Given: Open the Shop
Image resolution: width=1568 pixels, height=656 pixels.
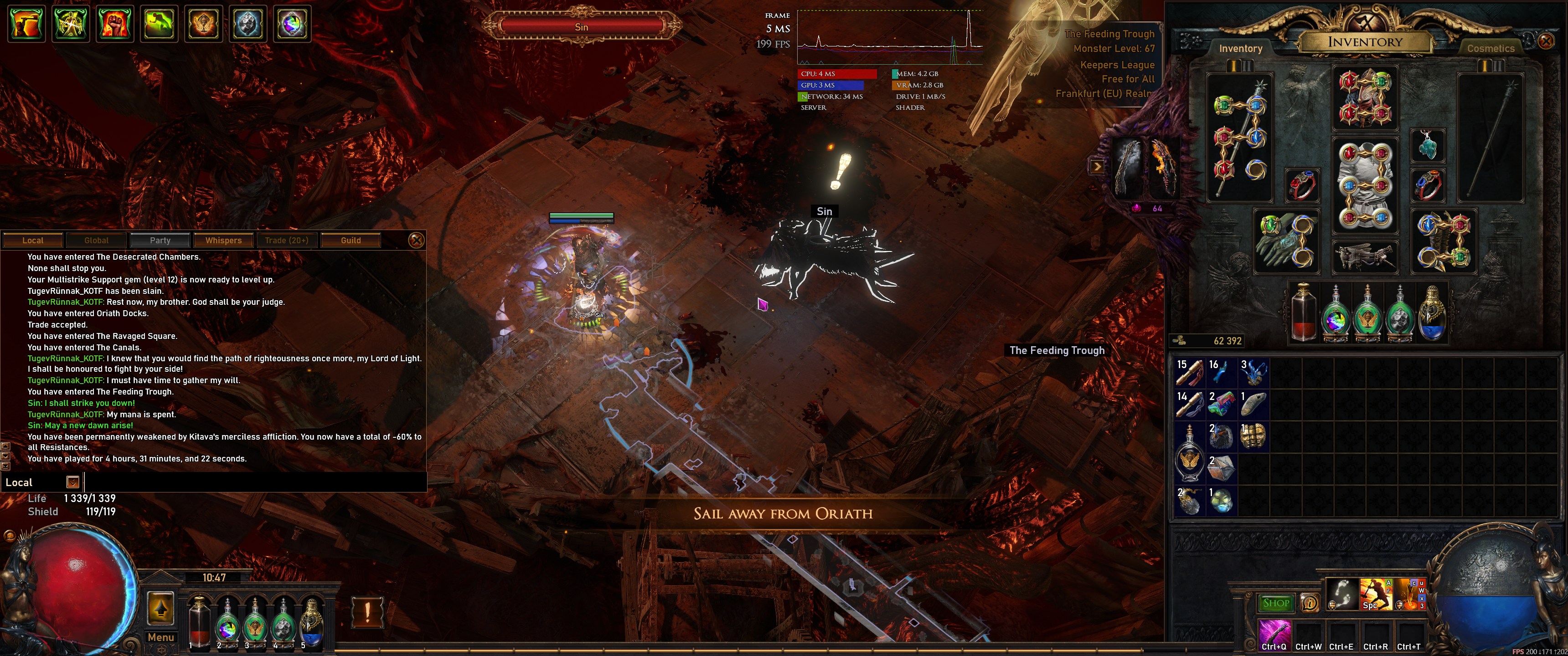Looking at the screenshot, I should point(1276,603).
